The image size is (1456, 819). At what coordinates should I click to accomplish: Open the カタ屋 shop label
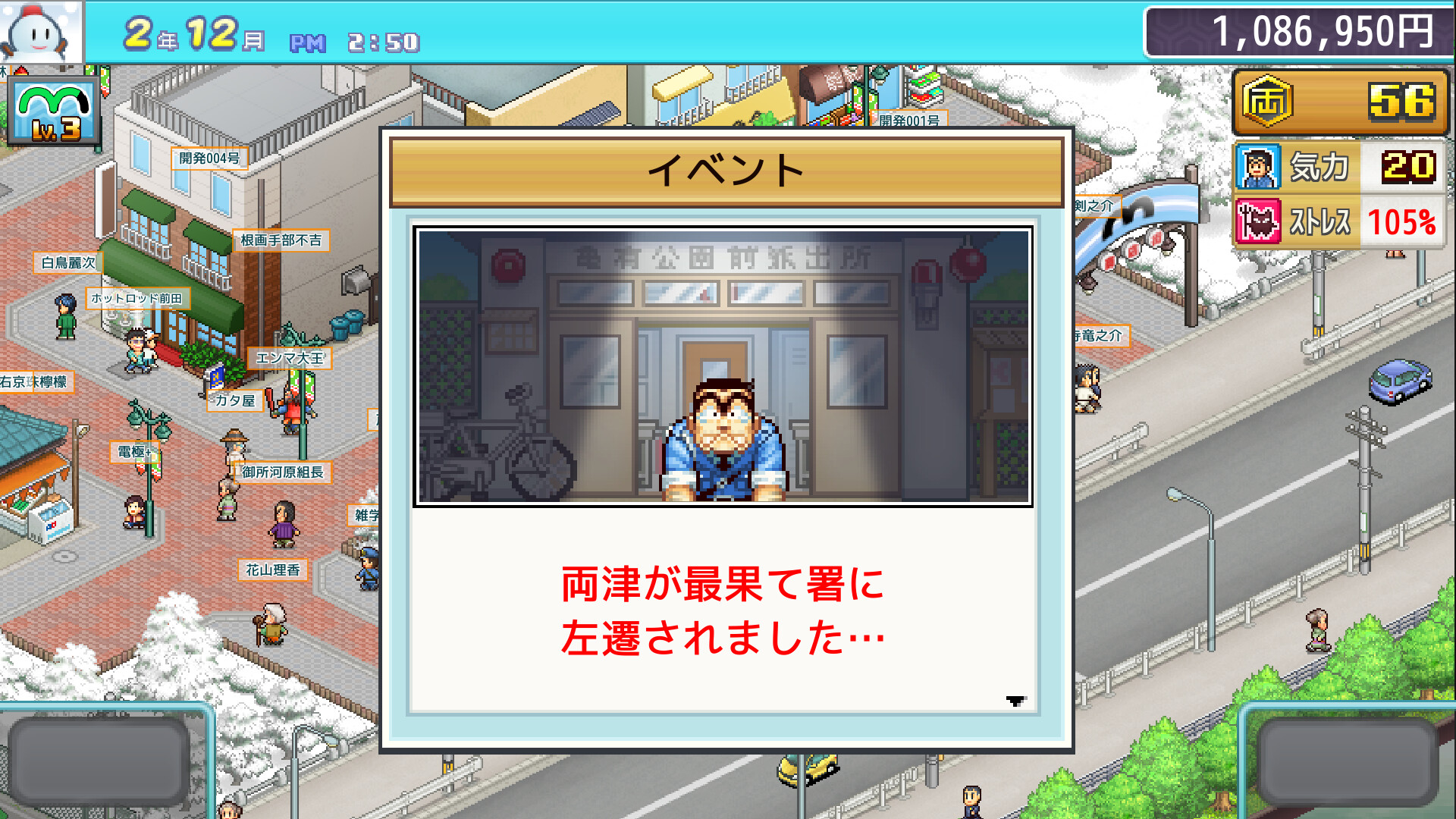tap(235, 403)
